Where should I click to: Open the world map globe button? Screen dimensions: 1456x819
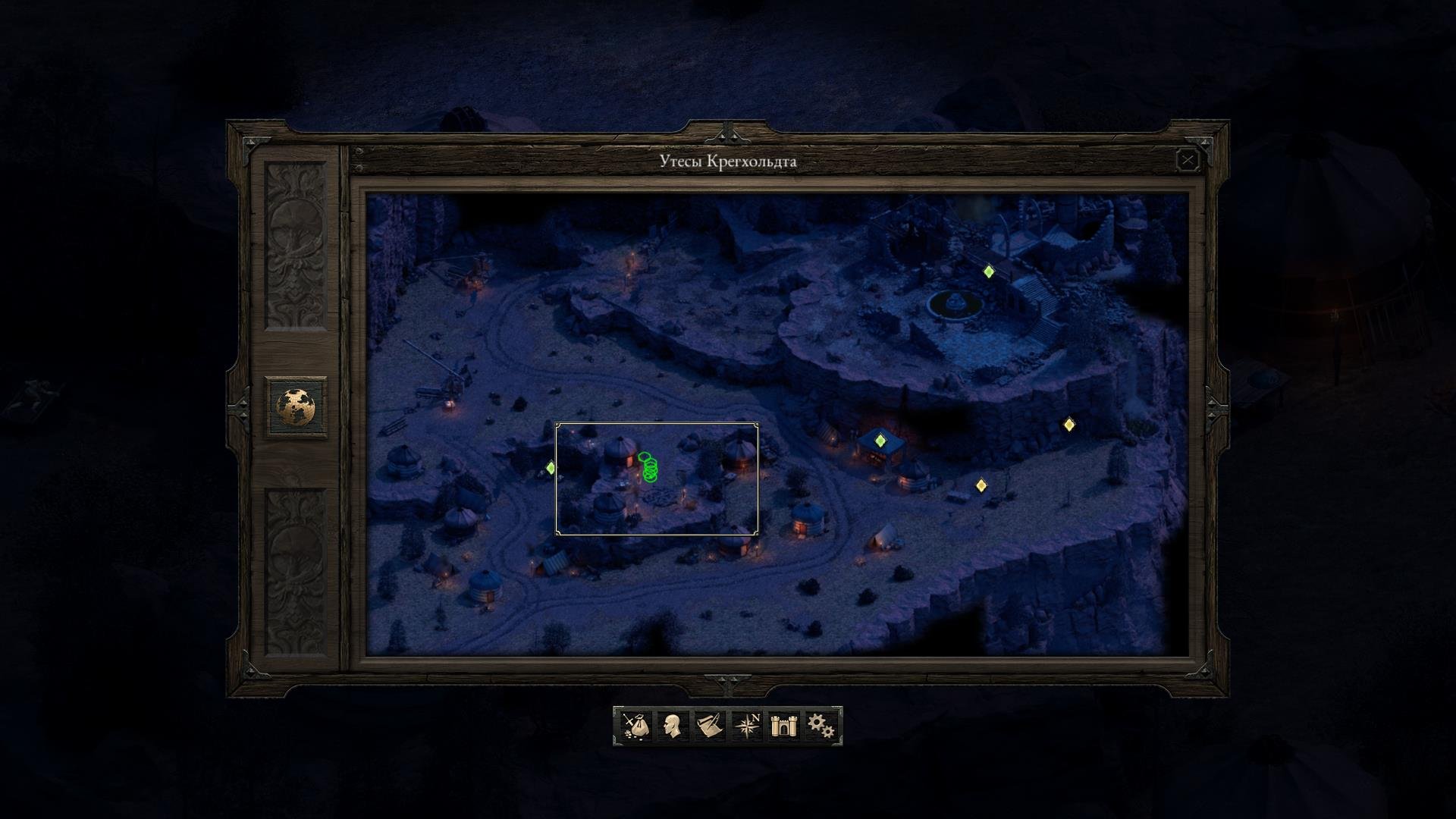click(296, 407)
